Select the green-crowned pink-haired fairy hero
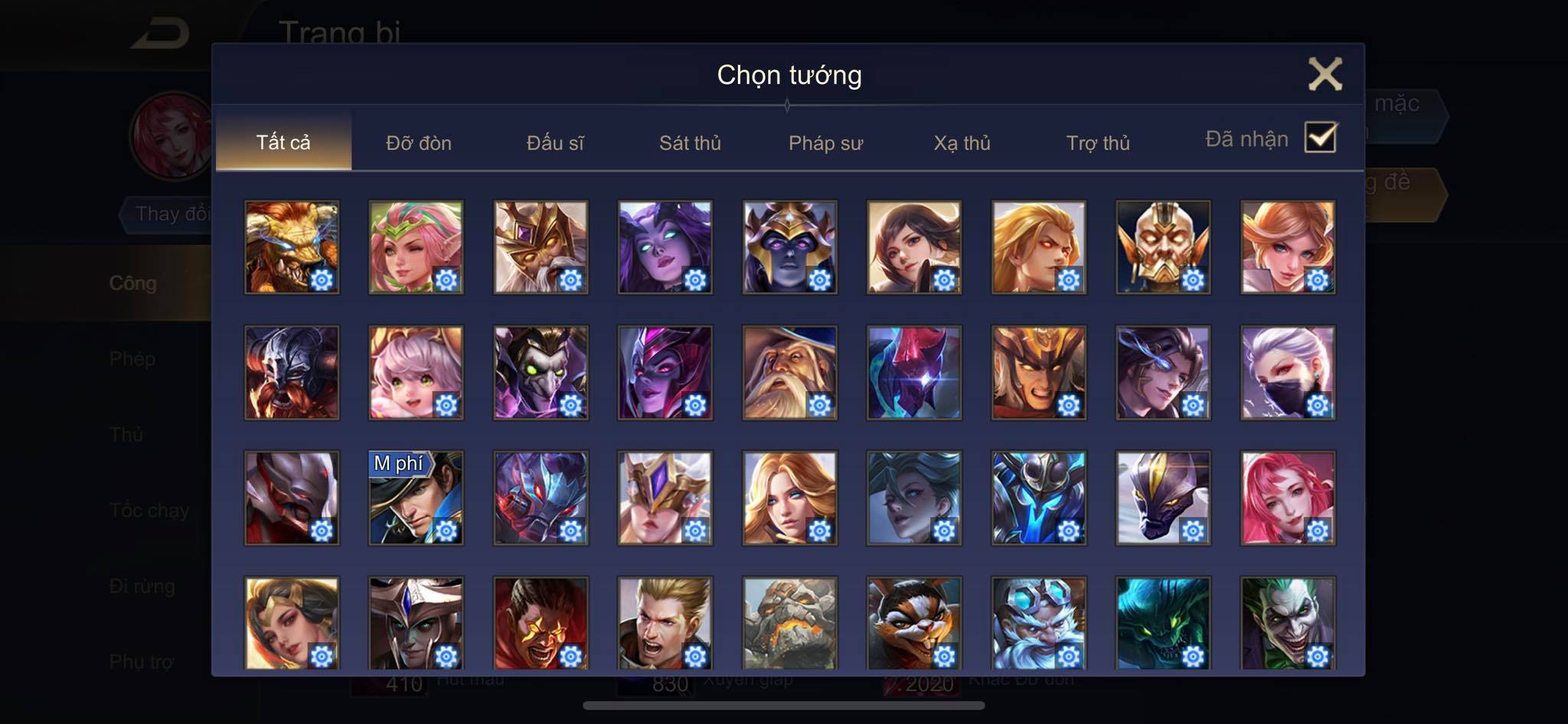 416,247
